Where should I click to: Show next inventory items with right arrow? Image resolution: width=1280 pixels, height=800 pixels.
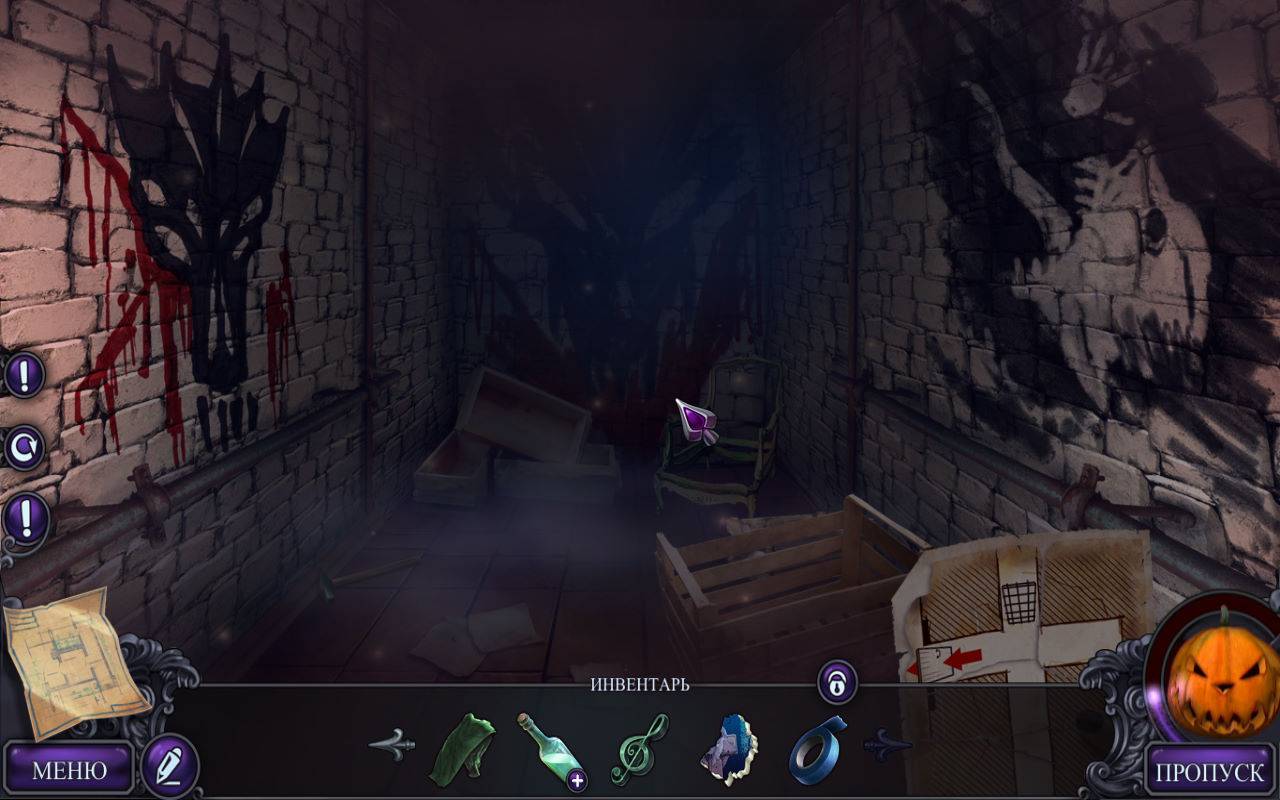point(887,745)
